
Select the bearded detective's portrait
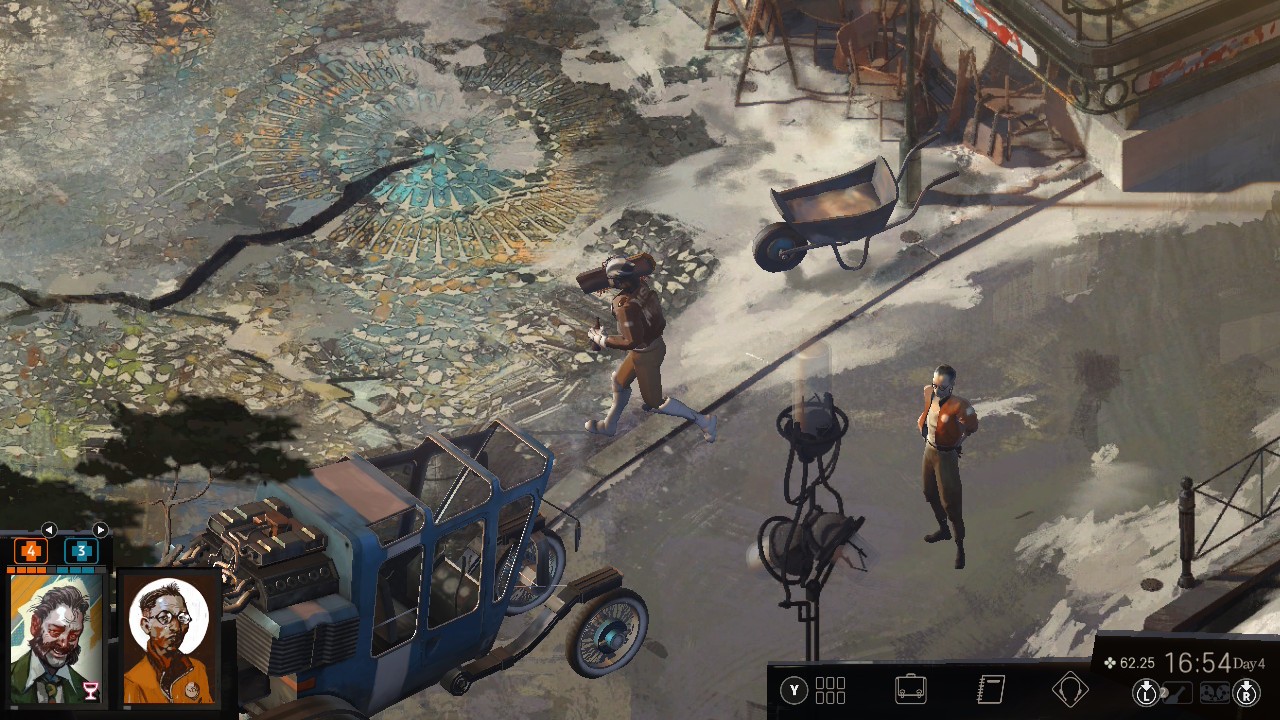(x=55, y=638)
